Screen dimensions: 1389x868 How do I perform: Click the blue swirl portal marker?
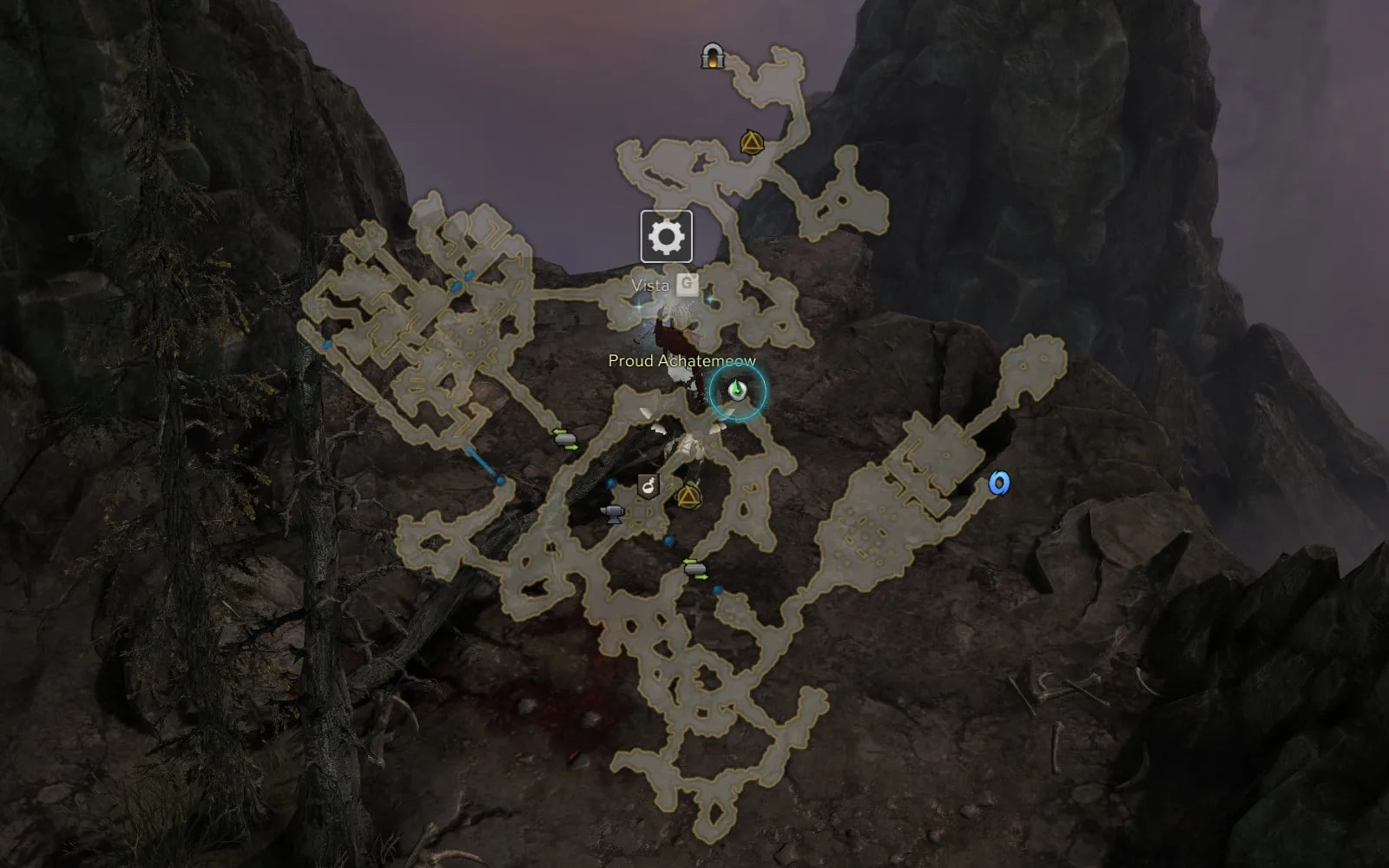1000,483
